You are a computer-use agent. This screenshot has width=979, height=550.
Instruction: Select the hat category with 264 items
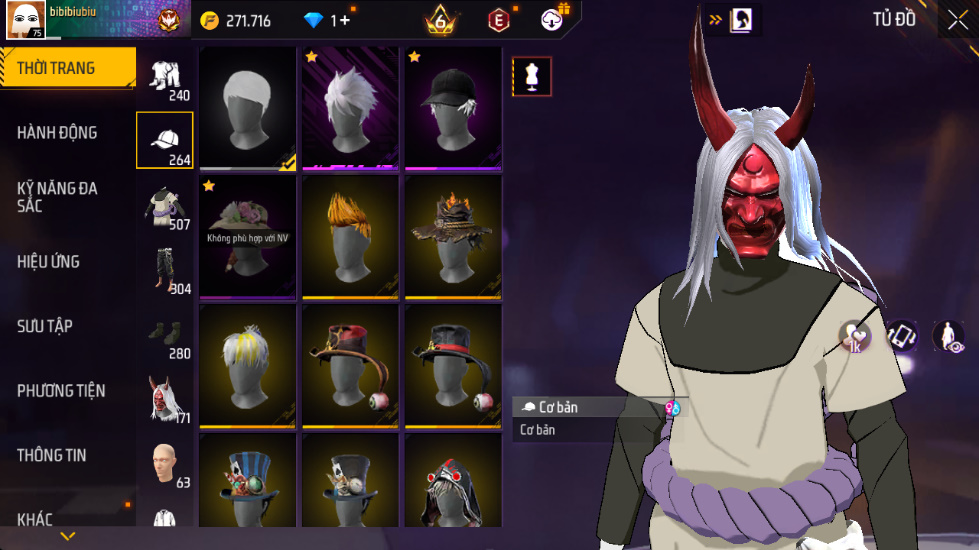tap(165, 141)
